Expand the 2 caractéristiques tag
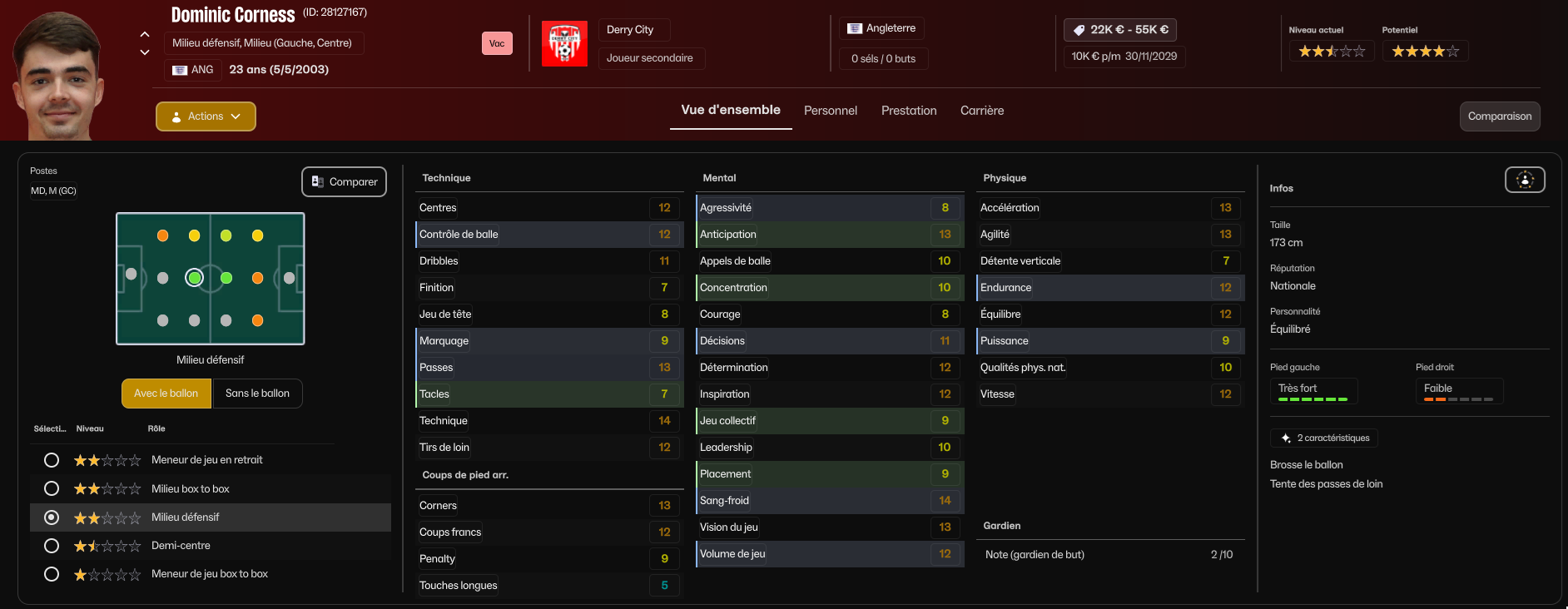Viewport: 1568px width, 609px height. tap(1324, 438)
